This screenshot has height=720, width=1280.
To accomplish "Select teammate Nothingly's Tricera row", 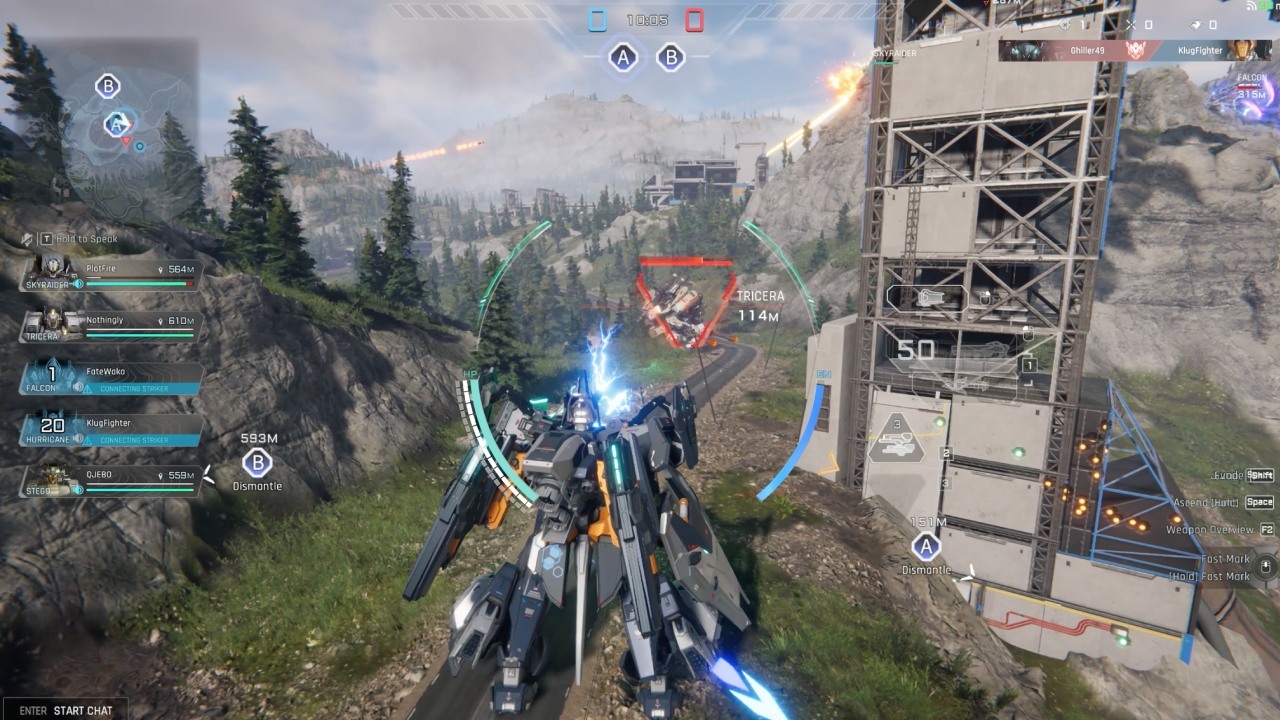I will point(112,326).
